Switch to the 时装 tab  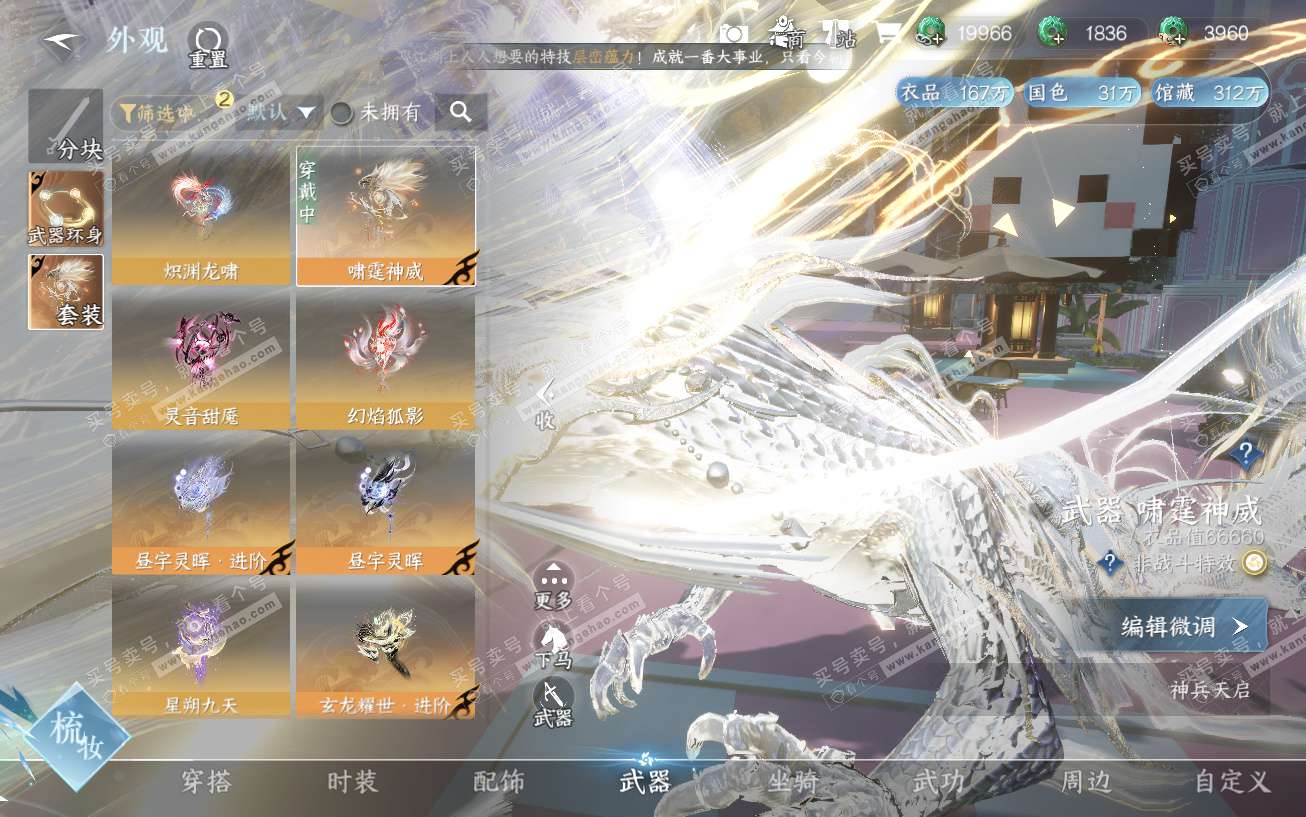pos(353,782)
